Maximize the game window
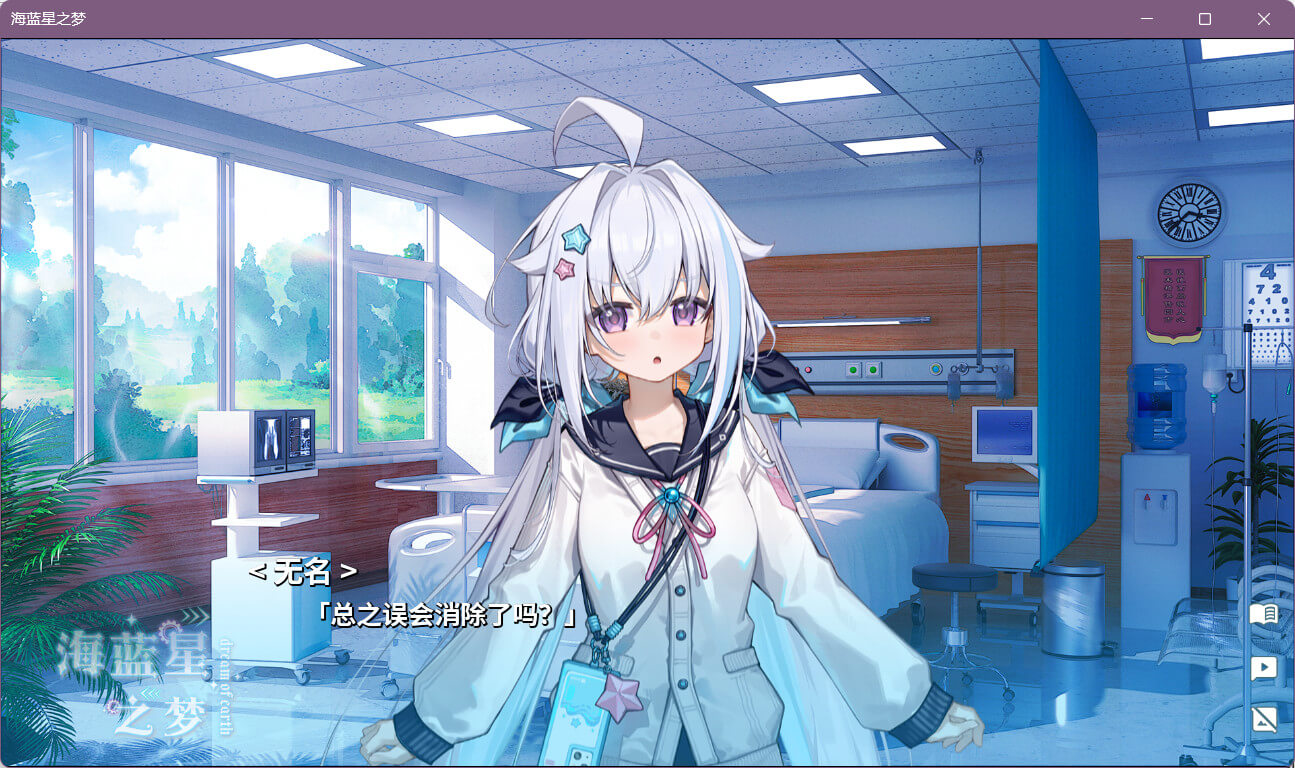1295x768 pixels. point(1205,19)
